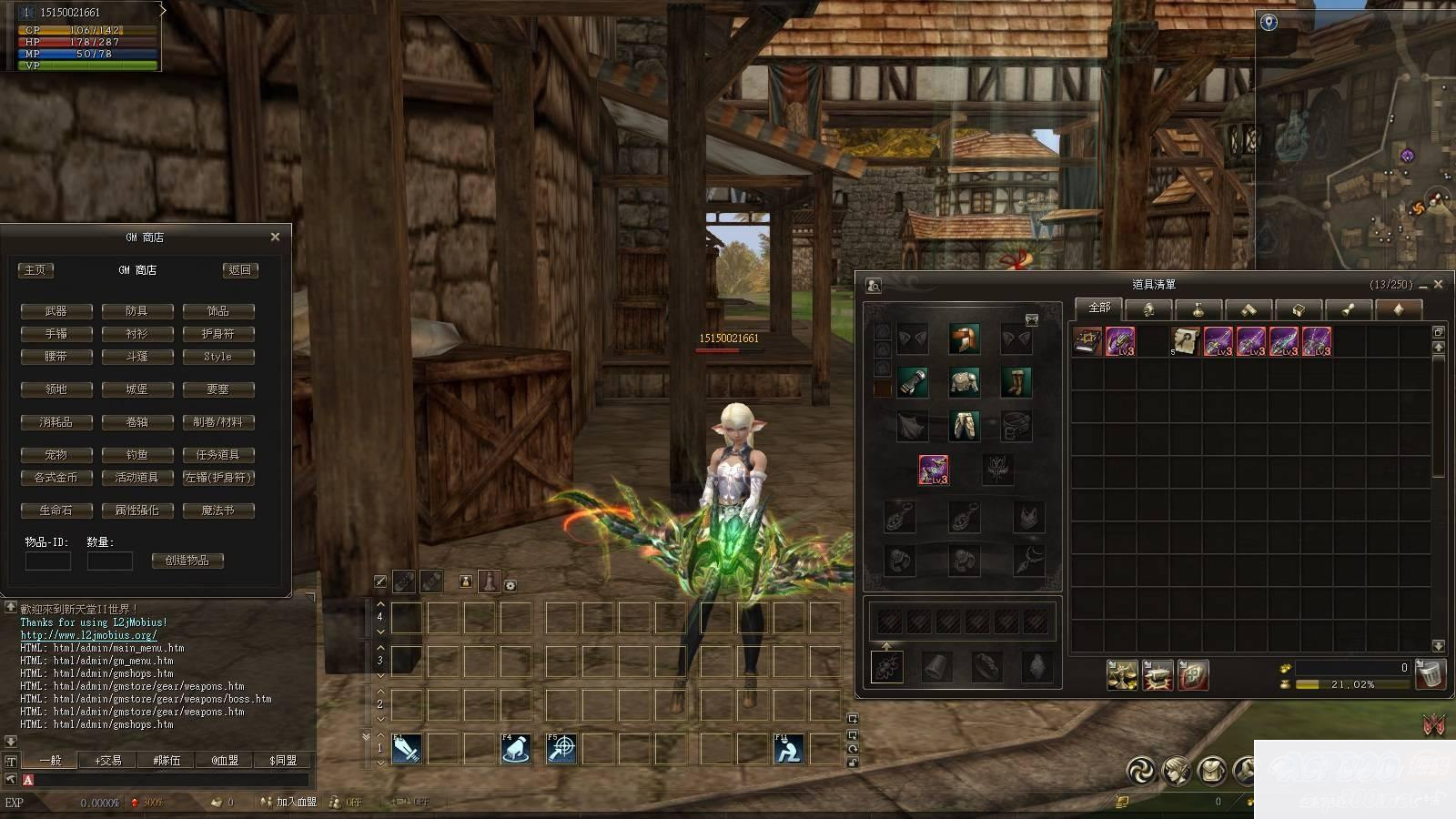The height and width of the screenshot is (819, 1456).
Task: Focus the 数量 quantity input box
Action: point(109,561)
